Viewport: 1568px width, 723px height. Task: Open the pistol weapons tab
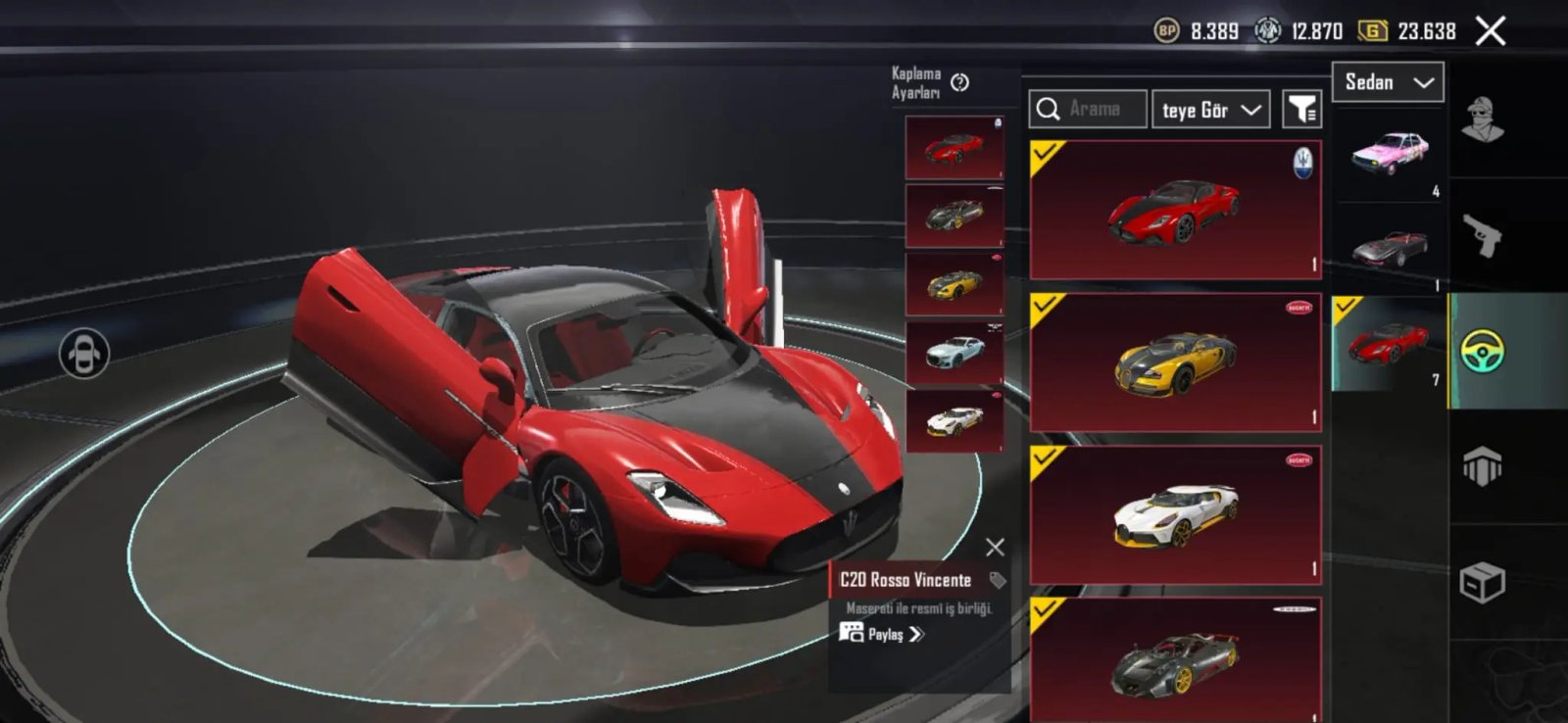coord(1483,235)
